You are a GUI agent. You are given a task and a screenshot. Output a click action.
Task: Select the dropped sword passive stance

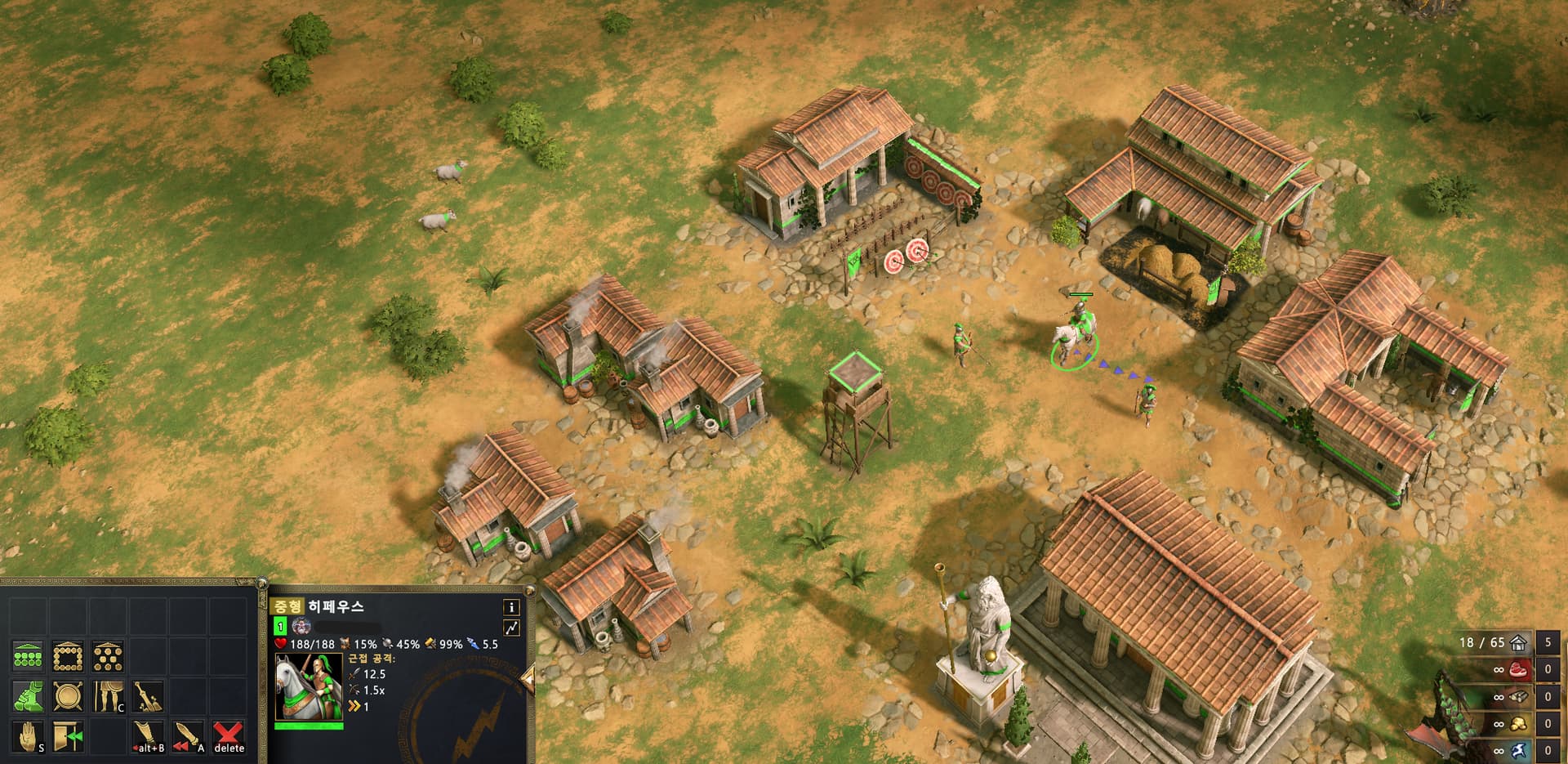148,696
